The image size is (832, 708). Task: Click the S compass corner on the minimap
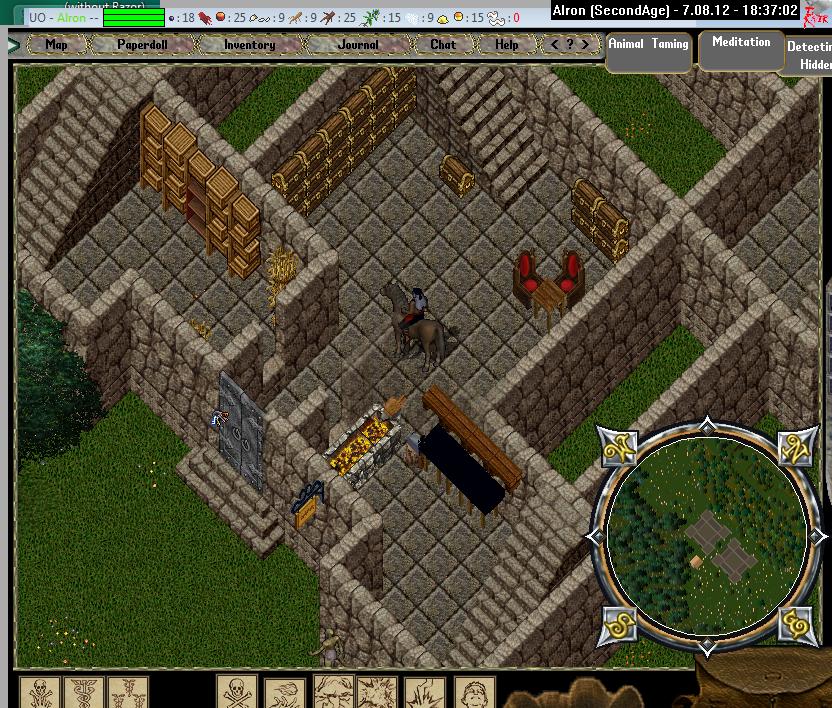click(620, 622)
